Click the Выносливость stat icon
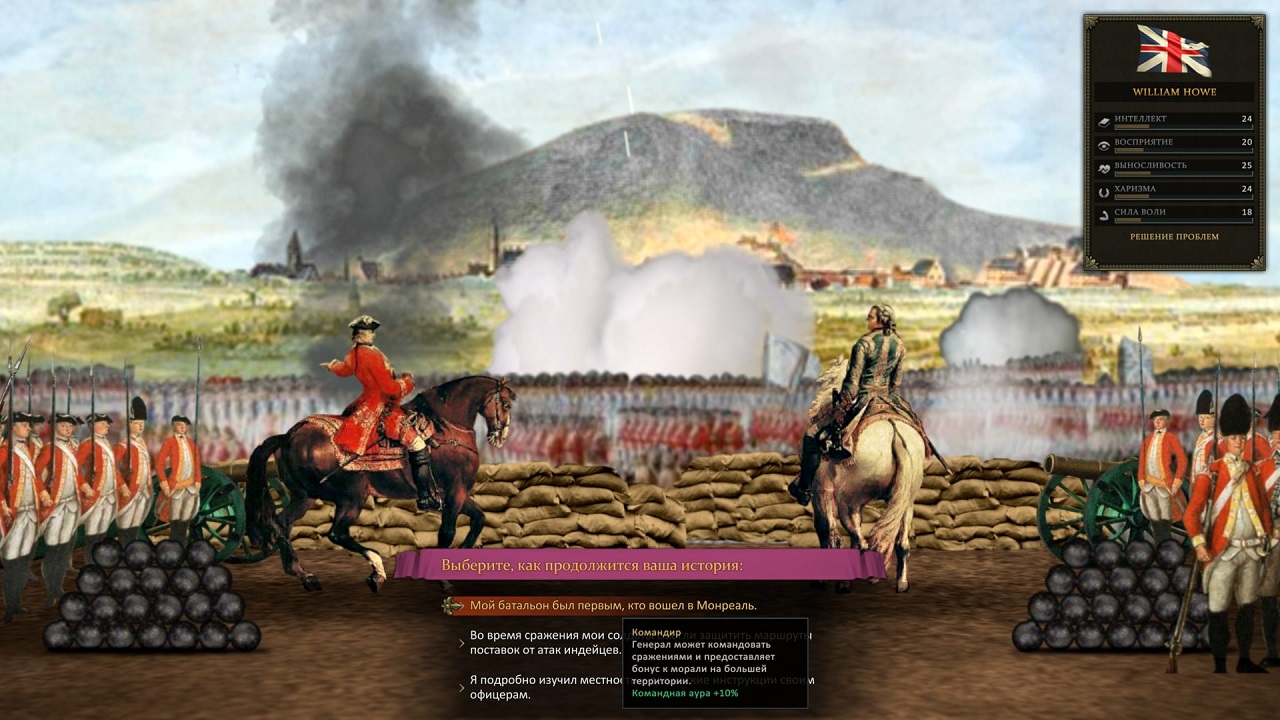 [1104, 167]
